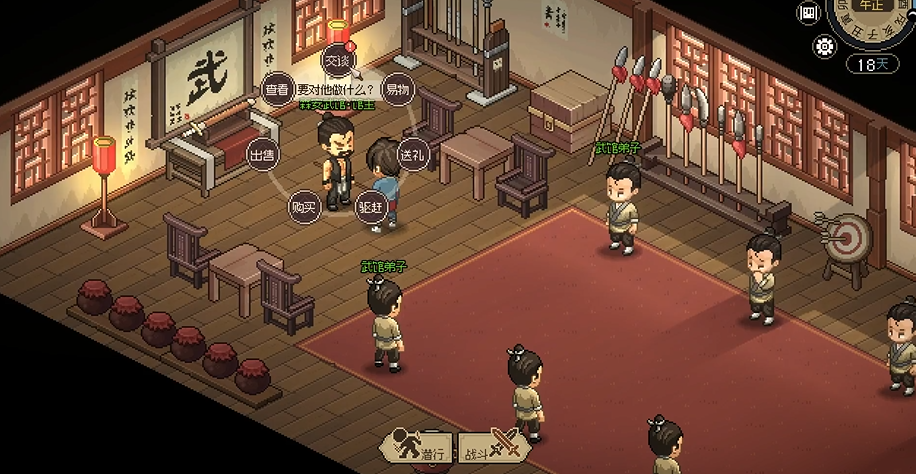This screenshot has height=474, width=916.
Task: Choose 送礼 to give a gift
Action: tap(412, 155)
